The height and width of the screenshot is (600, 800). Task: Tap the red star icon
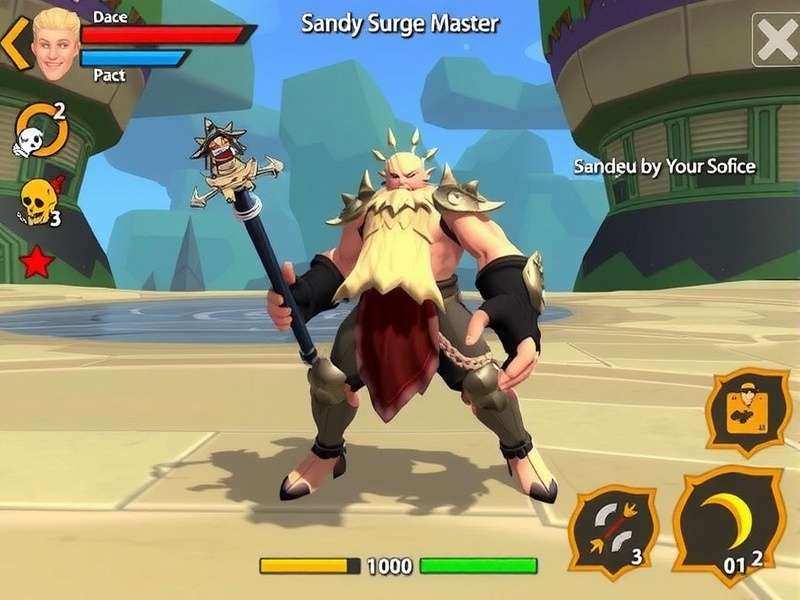[x=37, y=262]
